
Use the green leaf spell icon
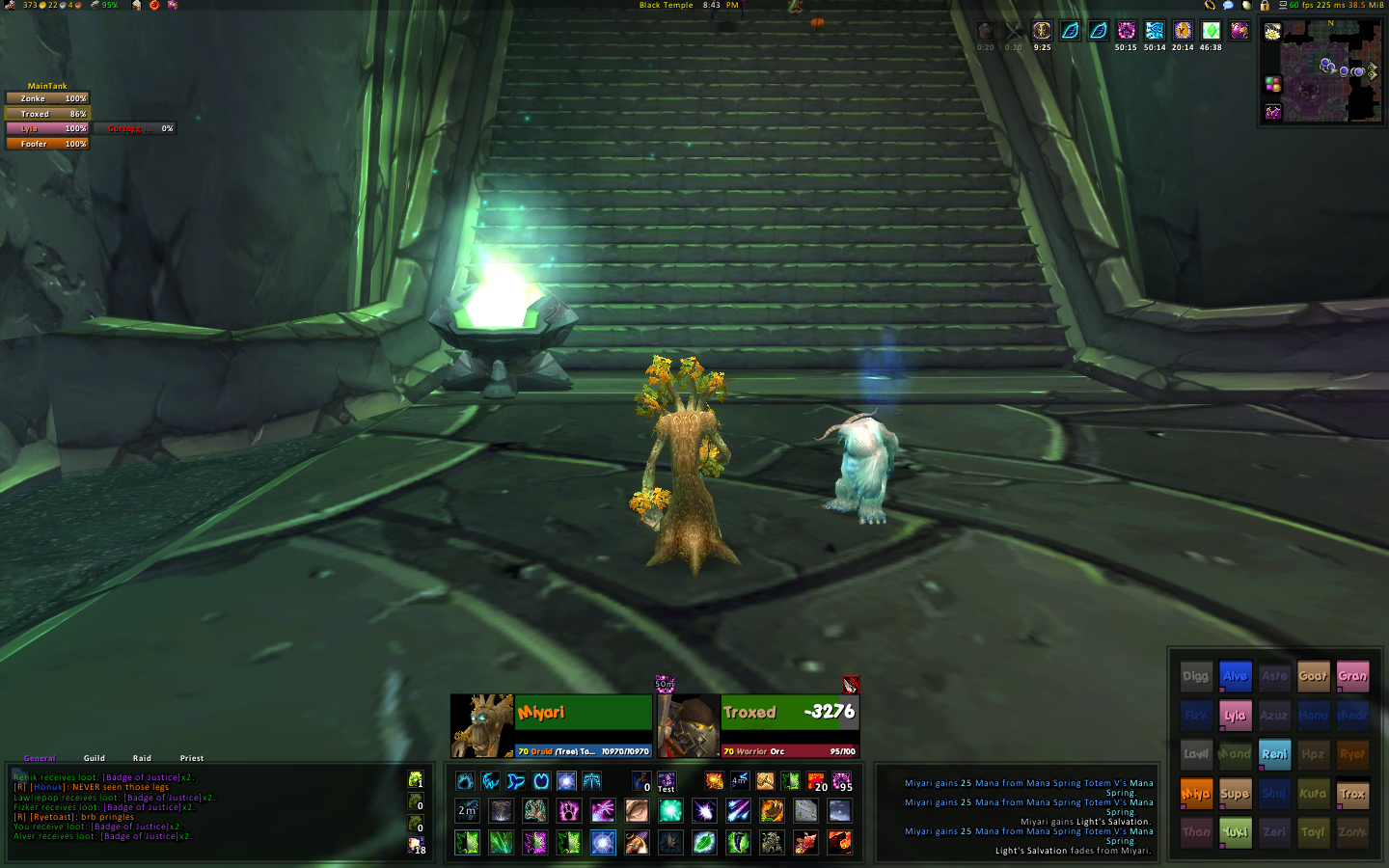coord(704,843)
